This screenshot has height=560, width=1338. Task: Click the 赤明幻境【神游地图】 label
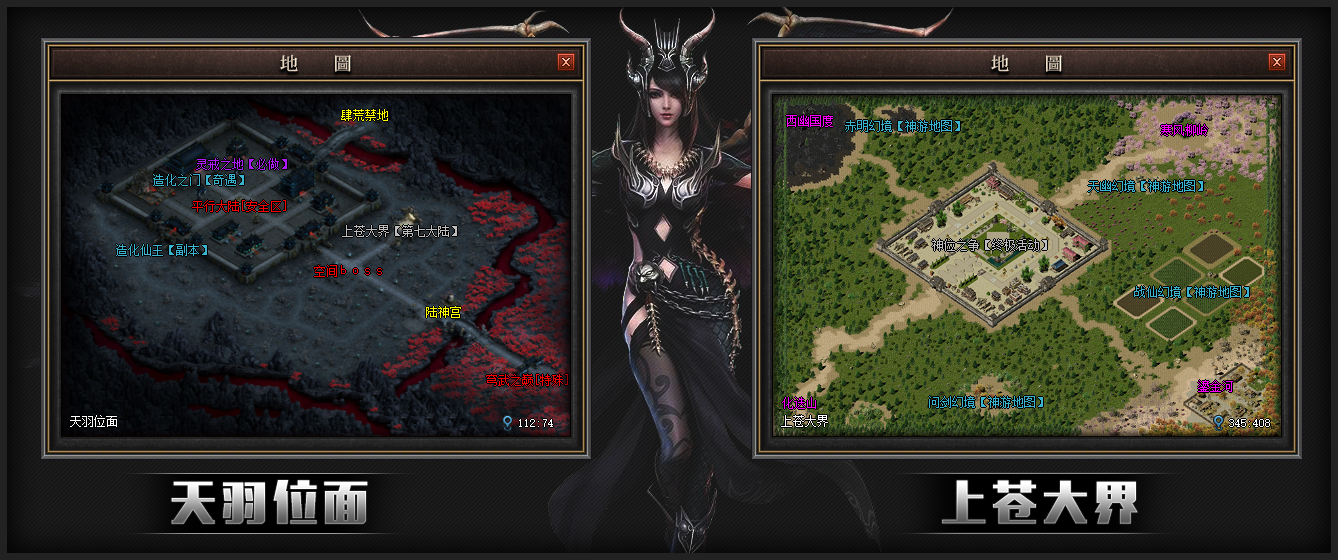[x=903, y=127]
